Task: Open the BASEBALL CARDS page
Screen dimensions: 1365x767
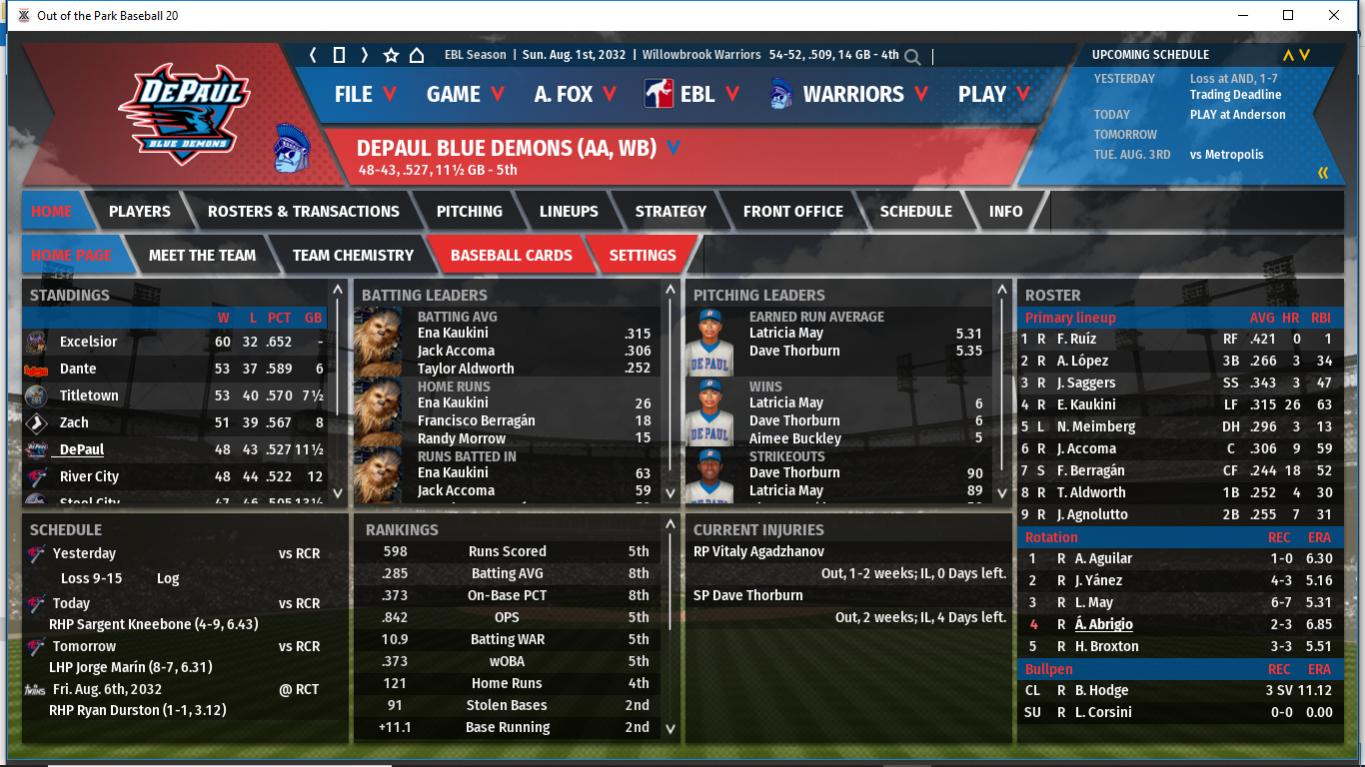Action: 511,255
